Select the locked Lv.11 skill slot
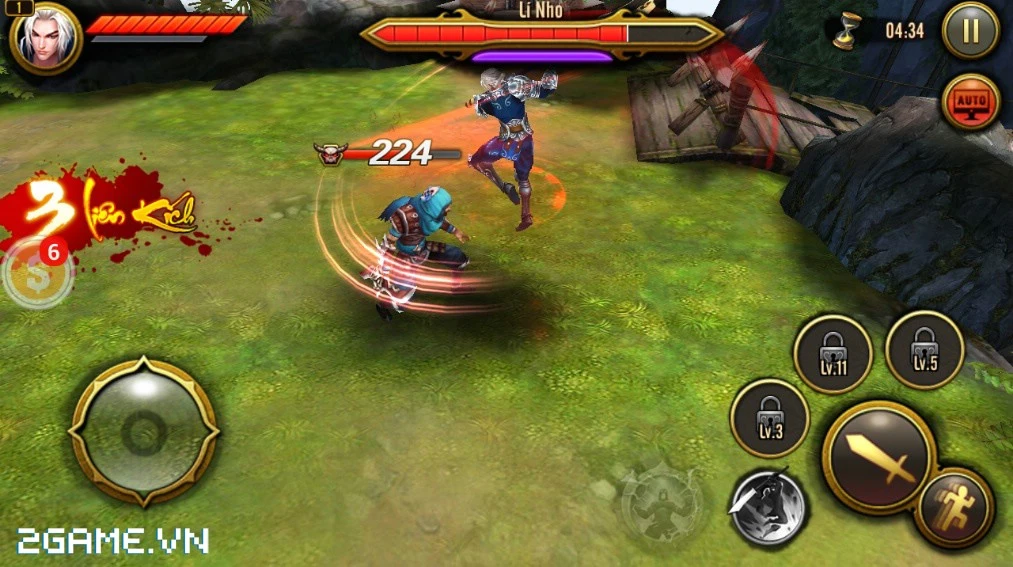Viewport: 1013px width, 567px height. coord(832,354)
